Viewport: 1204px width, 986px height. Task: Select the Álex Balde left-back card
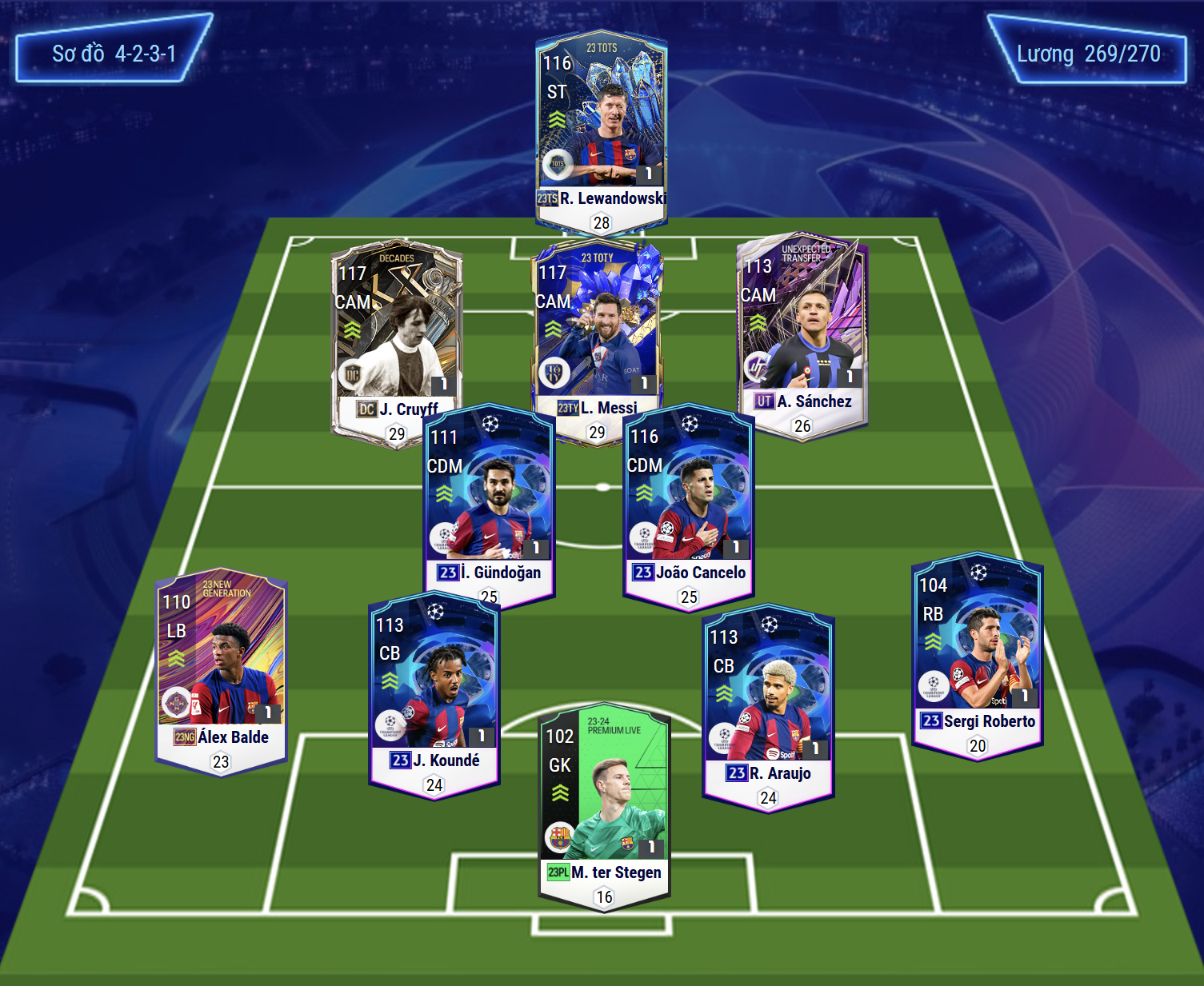[221, 668]
